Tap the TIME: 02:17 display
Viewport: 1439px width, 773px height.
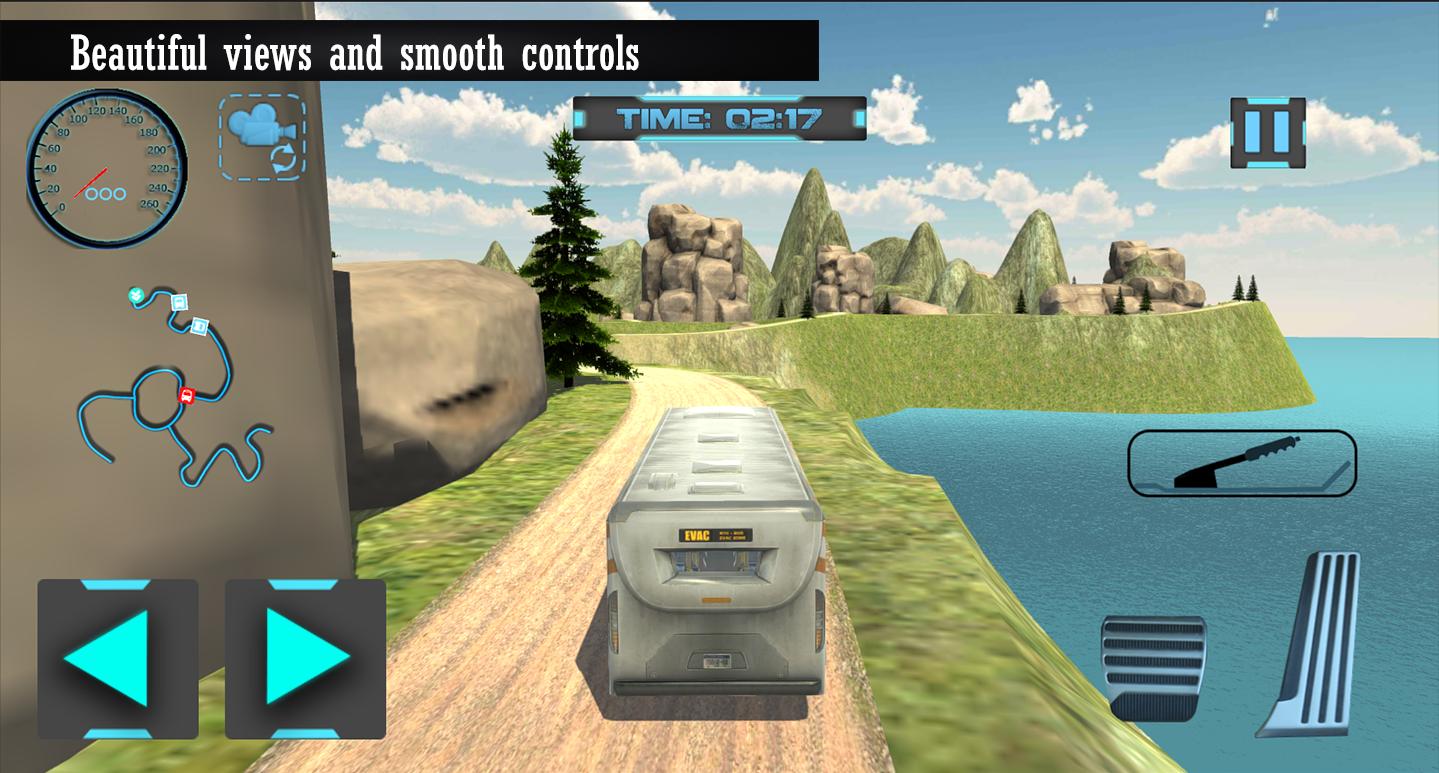click(718, 118)
